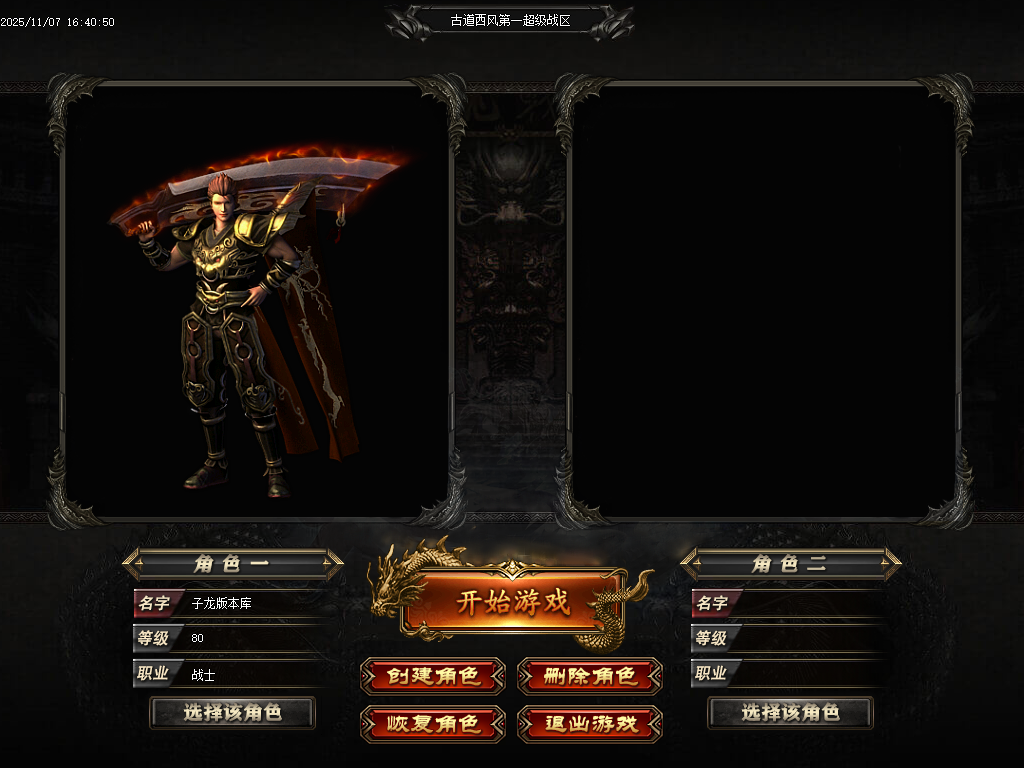Screen dimensions: 1024x768
Task: Select the empty second character panel
Action: [x=764, y=300]
